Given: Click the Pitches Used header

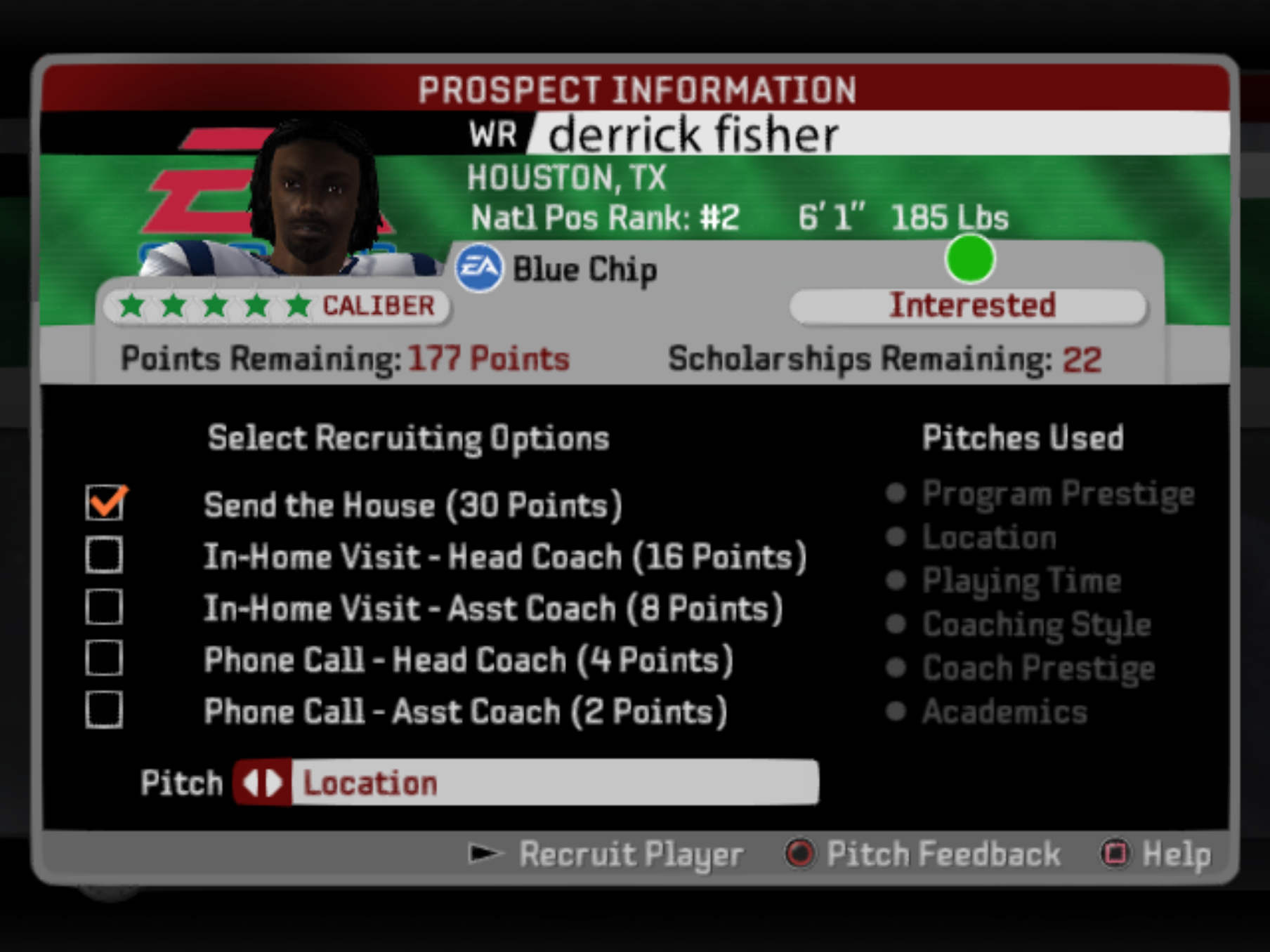Looking at the screenshot, I should coord(1023,437).
